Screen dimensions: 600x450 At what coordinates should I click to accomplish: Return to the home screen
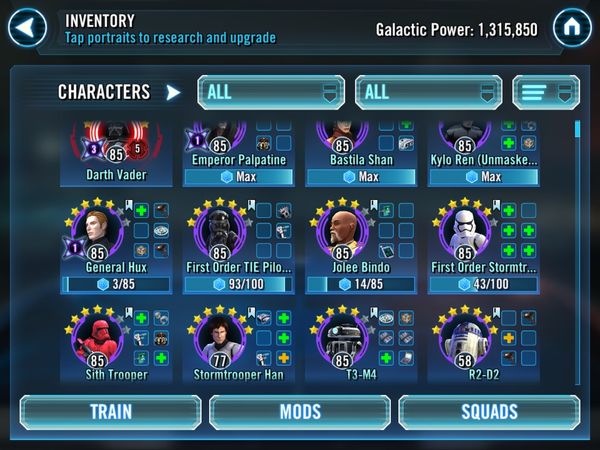click(x=572, y=27)
